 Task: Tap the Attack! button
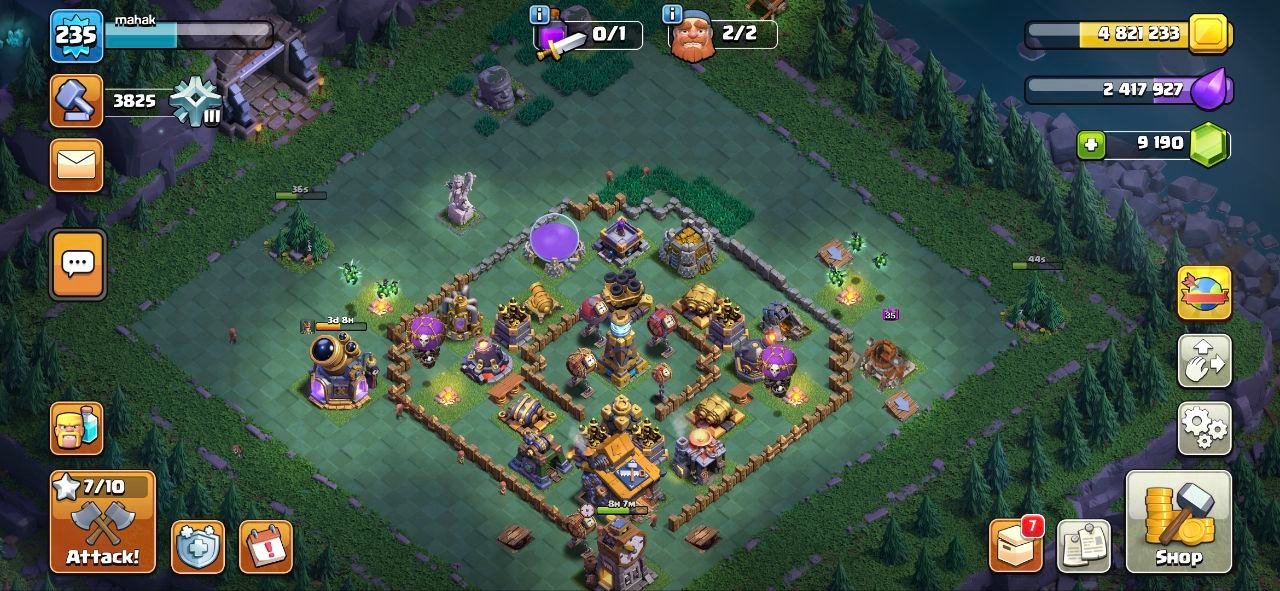click(x=103, y=522)
